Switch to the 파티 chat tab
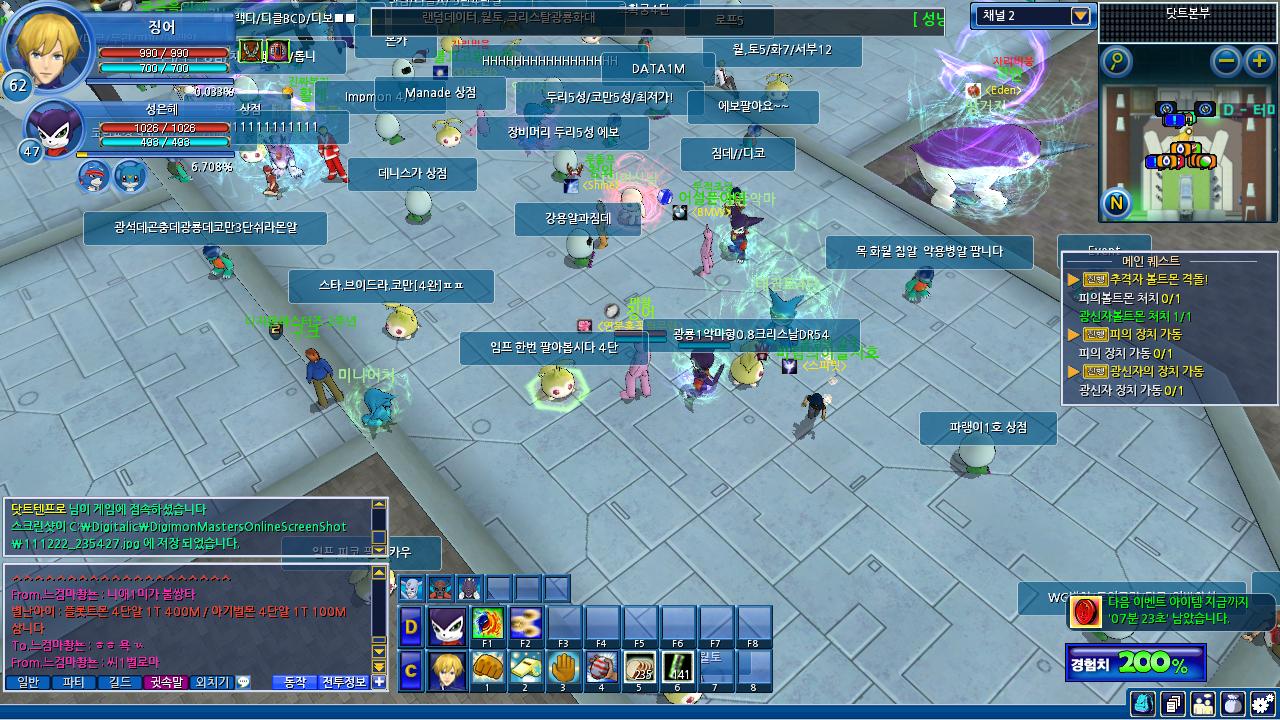The height and width of the screenshot is (720, 1280). click(x=73, y=682)
